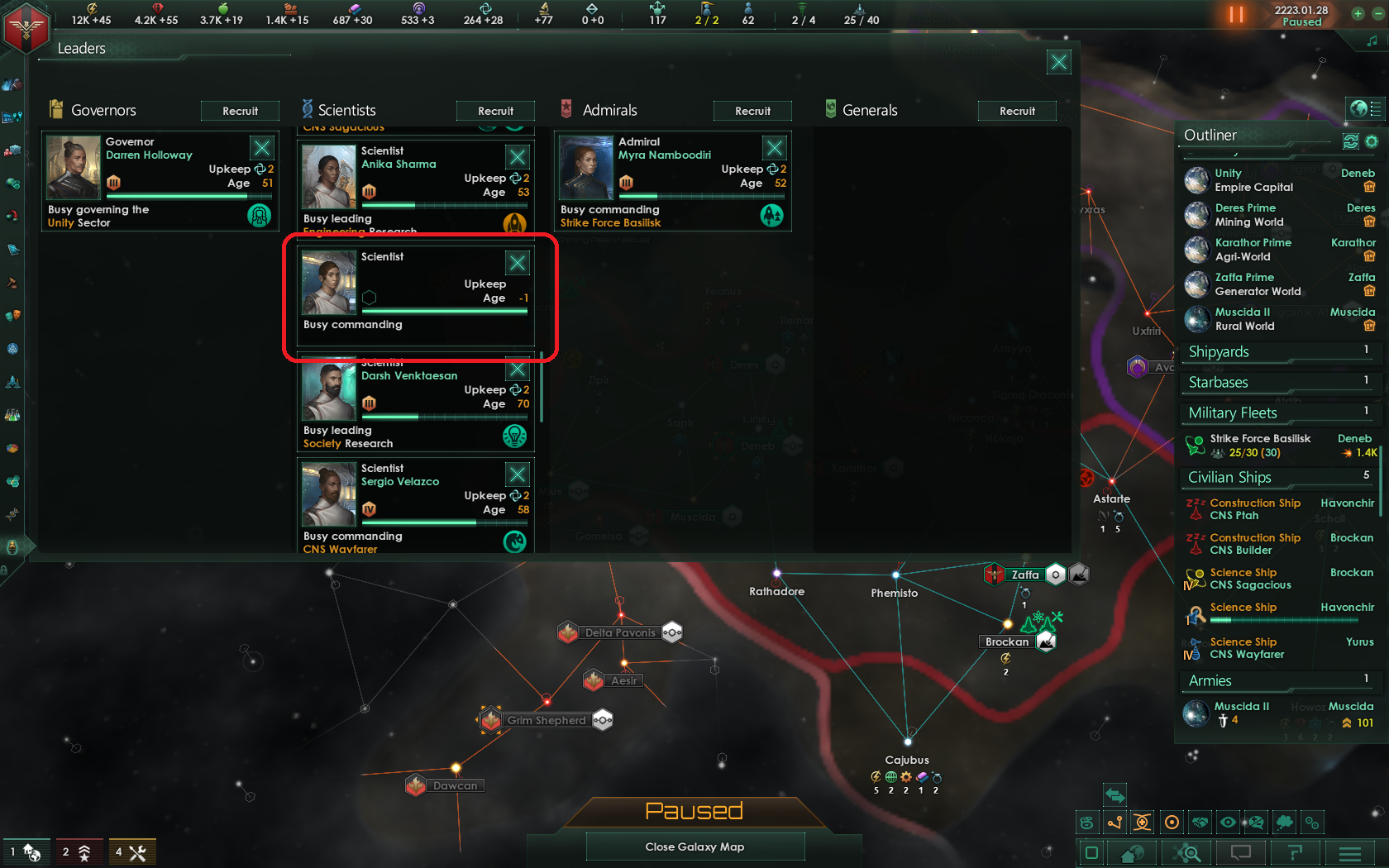This screenshot has height=868, width=1389.
Task: Open the Fleet Manager ship icon in sidebar
Action: tap(12, 382)
